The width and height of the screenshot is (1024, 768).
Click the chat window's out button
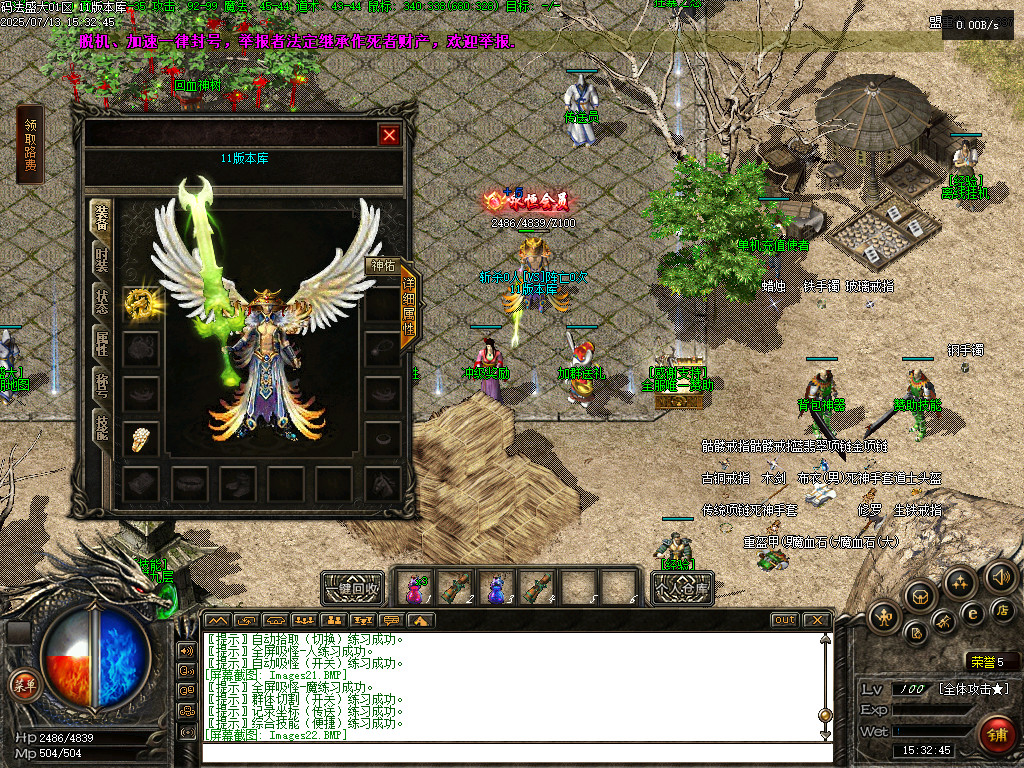pos(784,620)
